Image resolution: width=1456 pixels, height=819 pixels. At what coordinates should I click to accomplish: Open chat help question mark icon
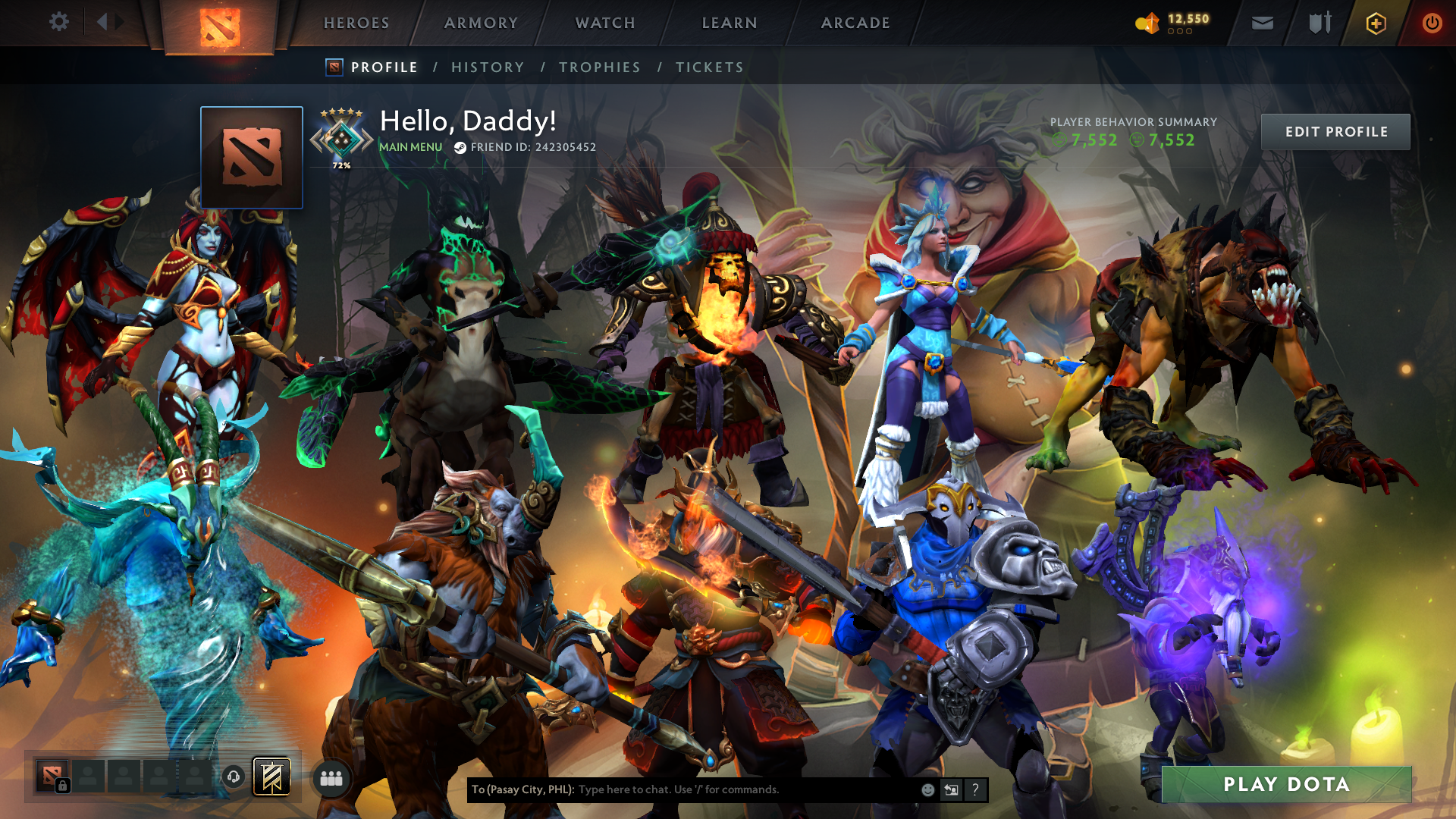(x=975, y=789)
